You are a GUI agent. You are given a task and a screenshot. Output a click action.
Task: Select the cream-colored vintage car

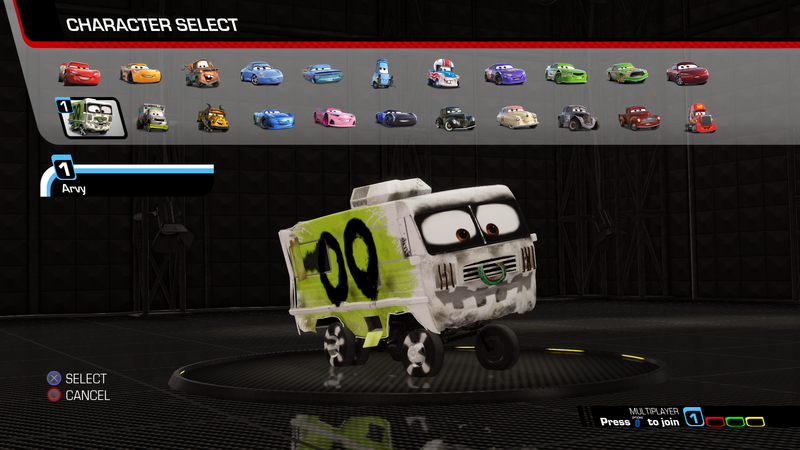pyautogui.click(x=517, y=118)
